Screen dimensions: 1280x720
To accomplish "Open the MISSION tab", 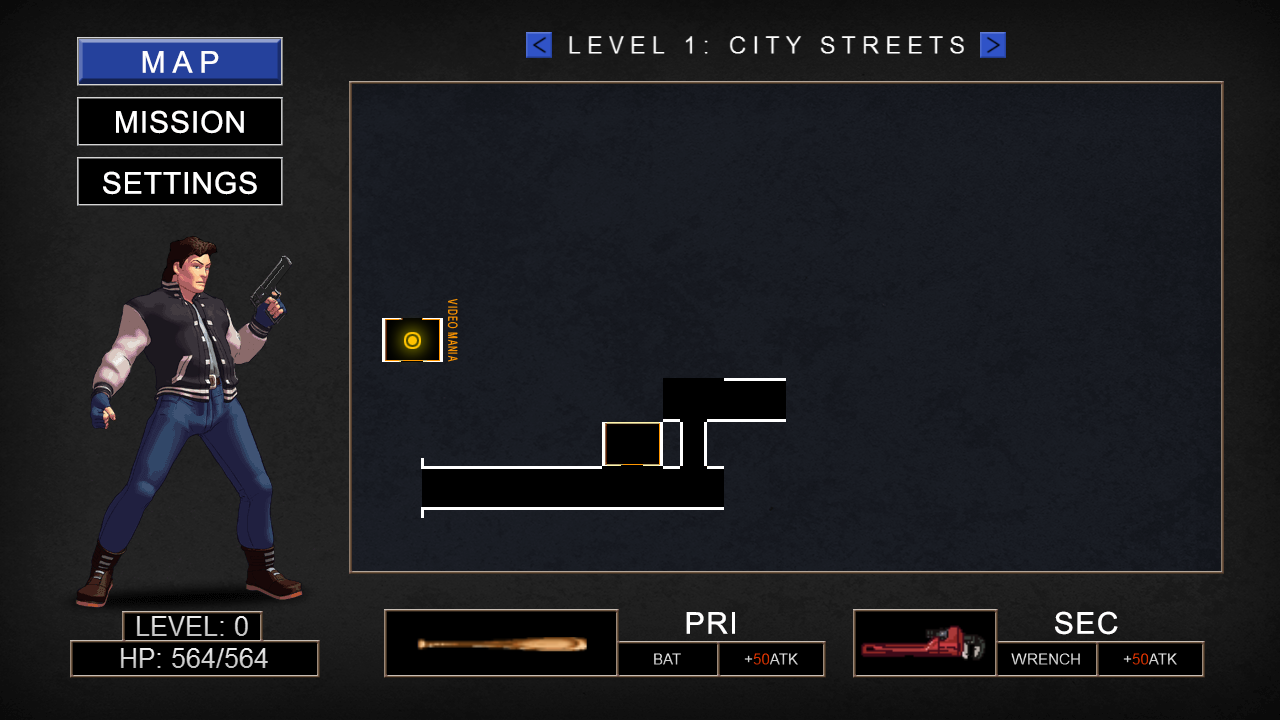I will (179, 121).
